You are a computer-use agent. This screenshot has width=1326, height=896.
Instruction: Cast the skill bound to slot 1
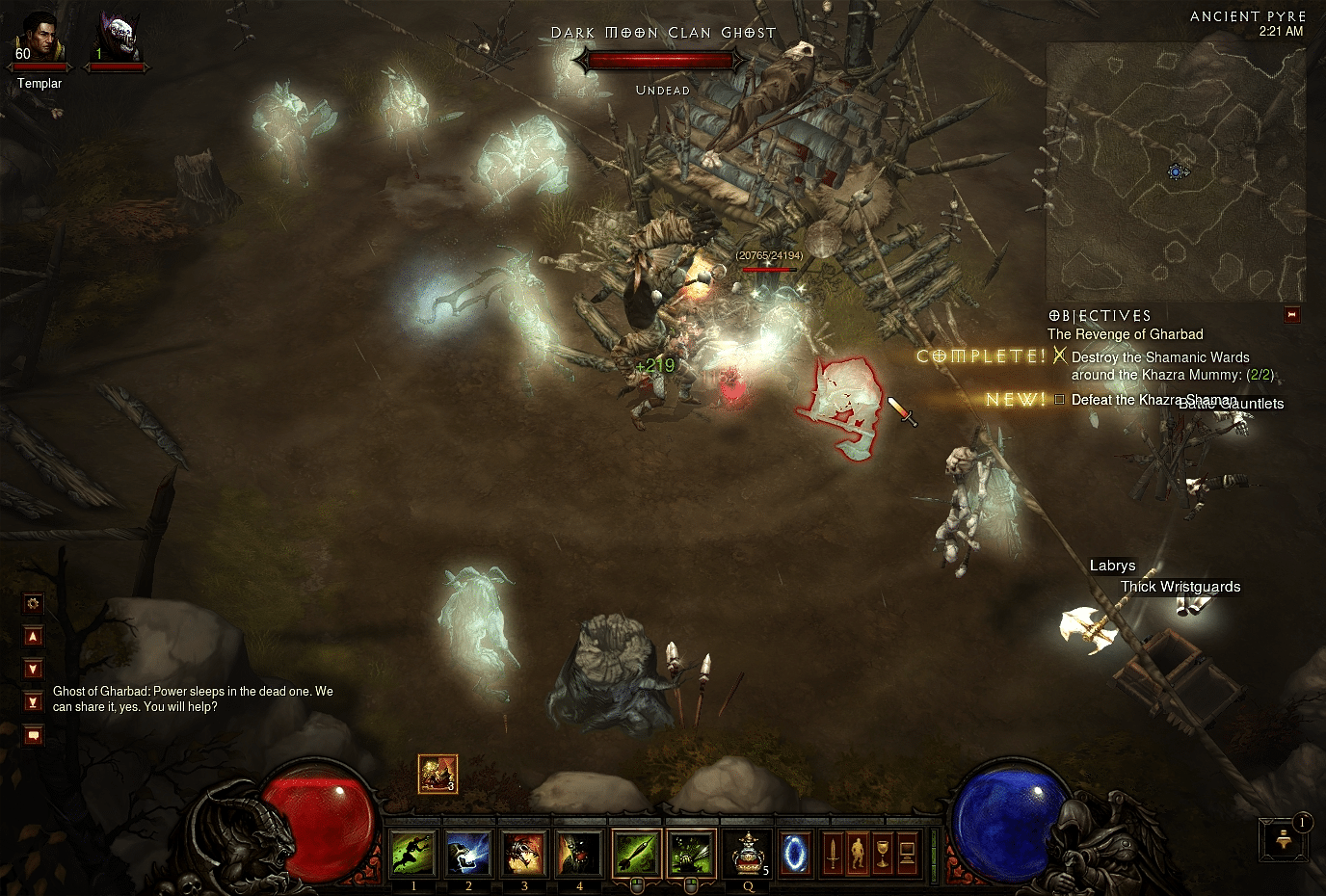(x=413, y=853)
